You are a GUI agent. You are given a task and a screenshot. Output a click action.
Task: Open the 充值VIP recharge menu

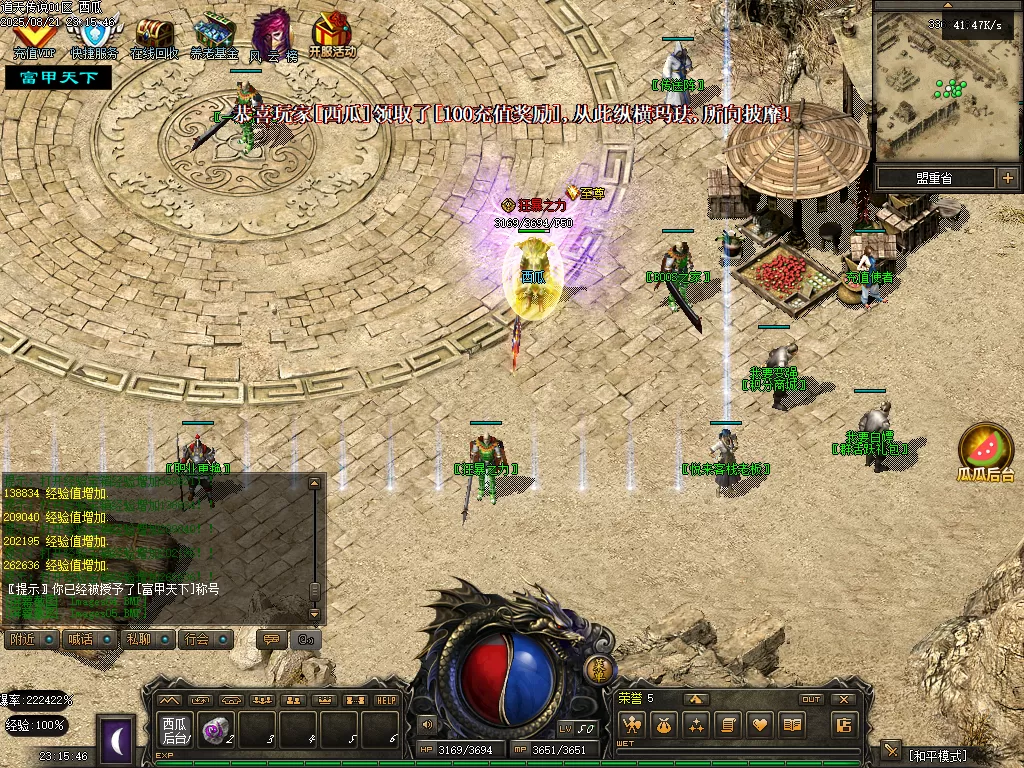click(33, 37)
